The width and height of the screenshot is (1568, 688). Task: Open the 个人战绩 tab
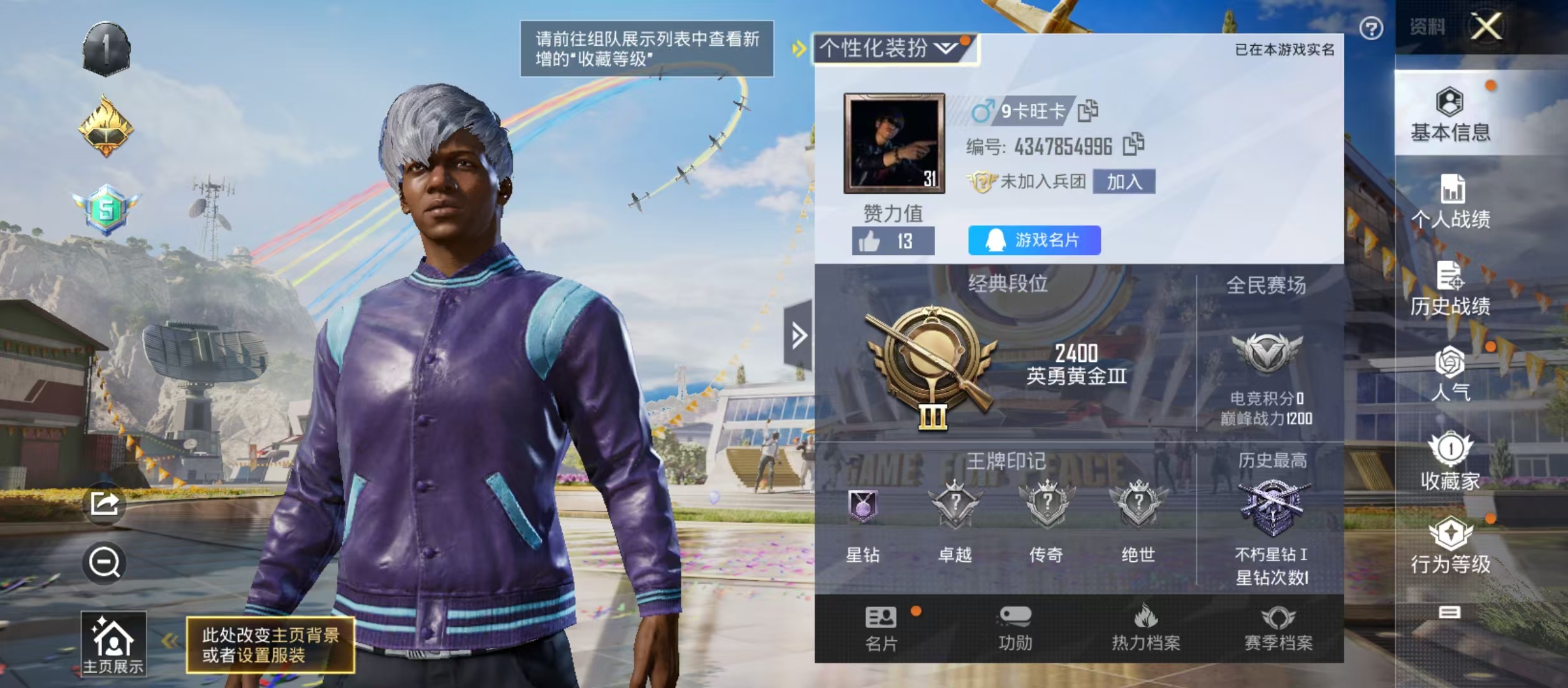pos(1450,201)
